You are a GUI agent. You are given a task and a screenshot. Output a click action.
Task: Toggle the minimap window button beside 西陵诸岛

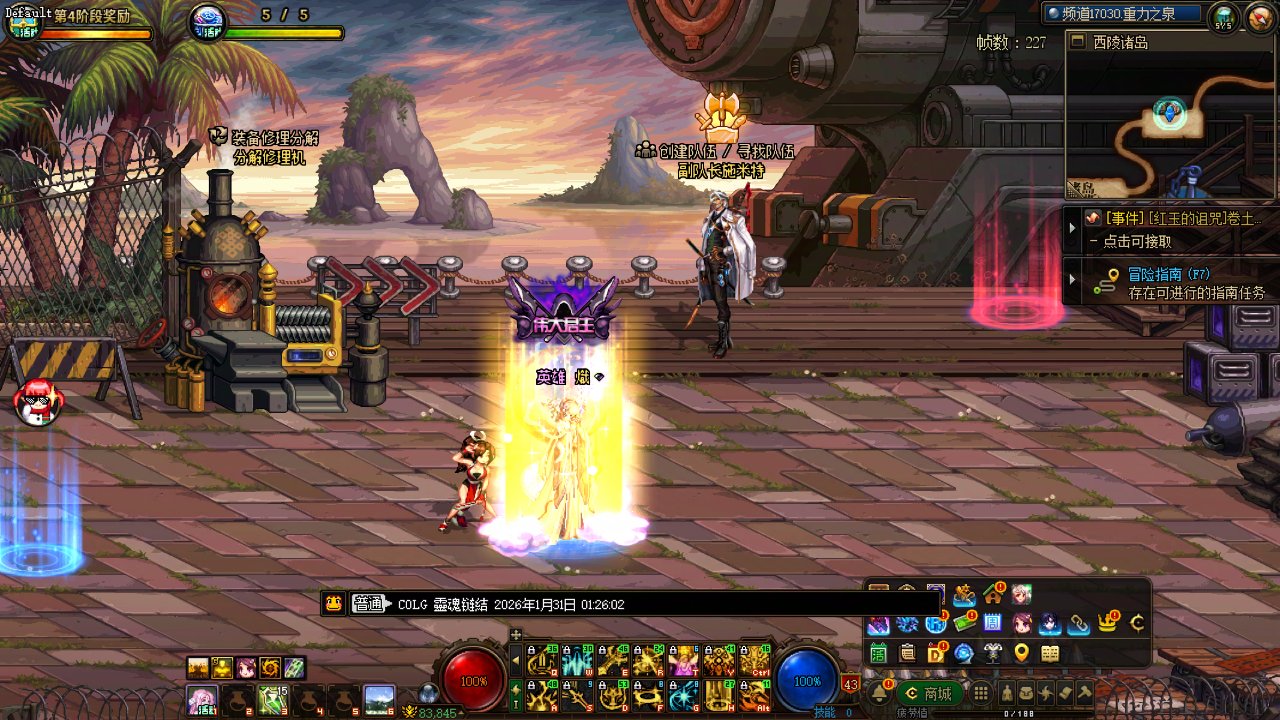coord(1078,42)
